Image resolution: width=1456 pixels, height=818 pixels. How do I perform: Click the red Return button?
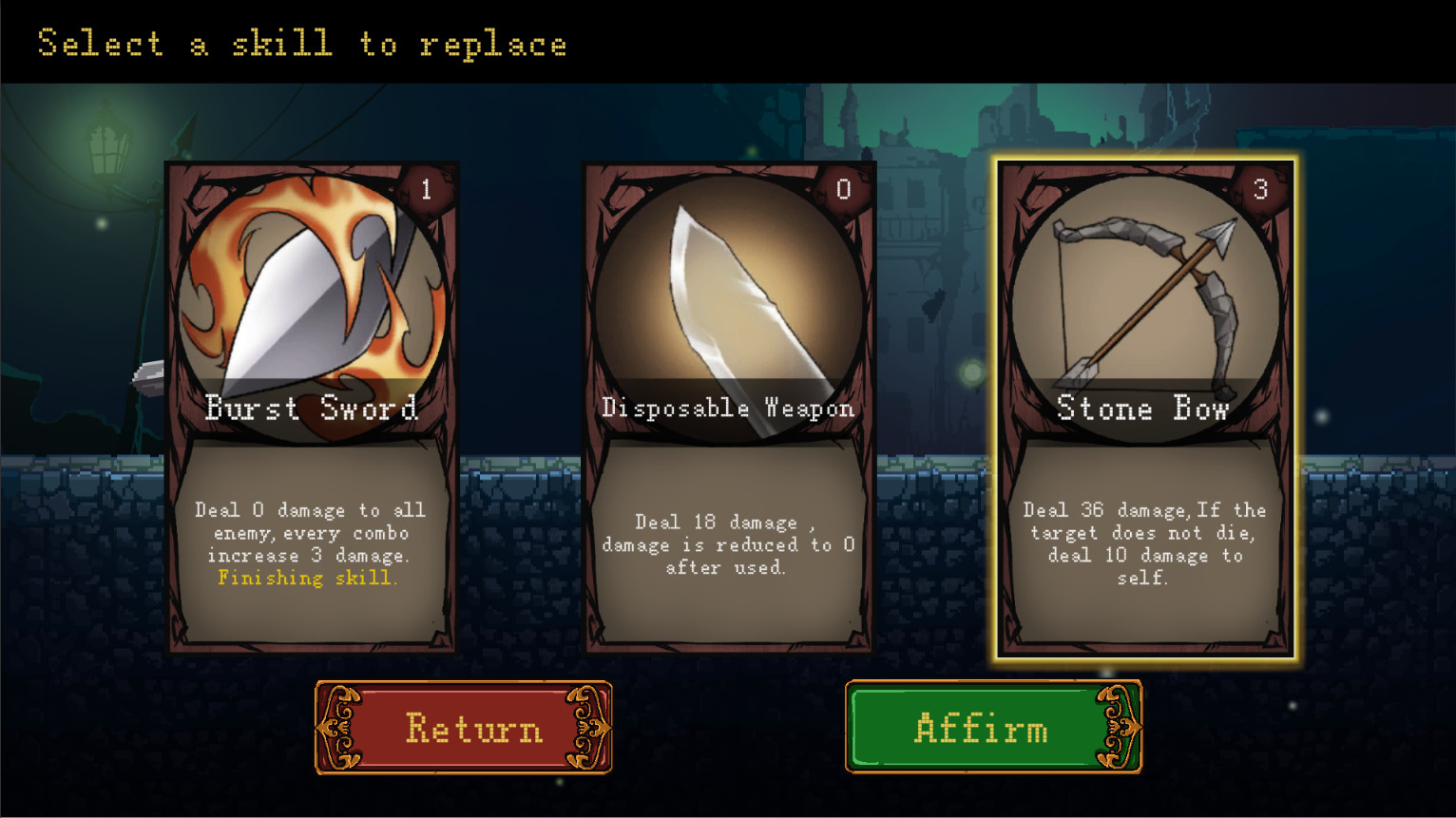464,728
